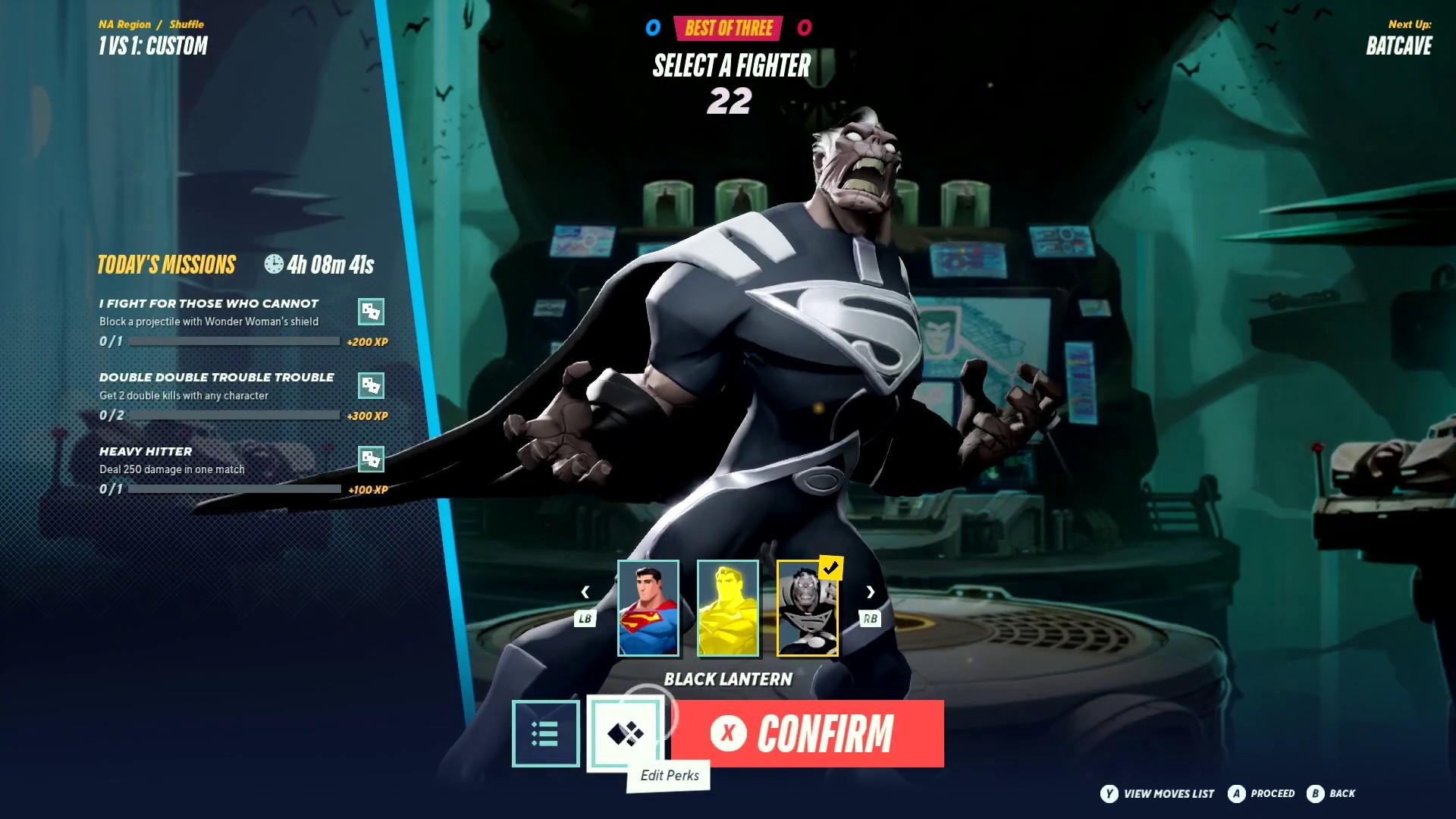Screen dimensions: 1456x819
Task: Cycle to the previous skin with left arrow
Action: pyautogui.click(x=585, y=592)
